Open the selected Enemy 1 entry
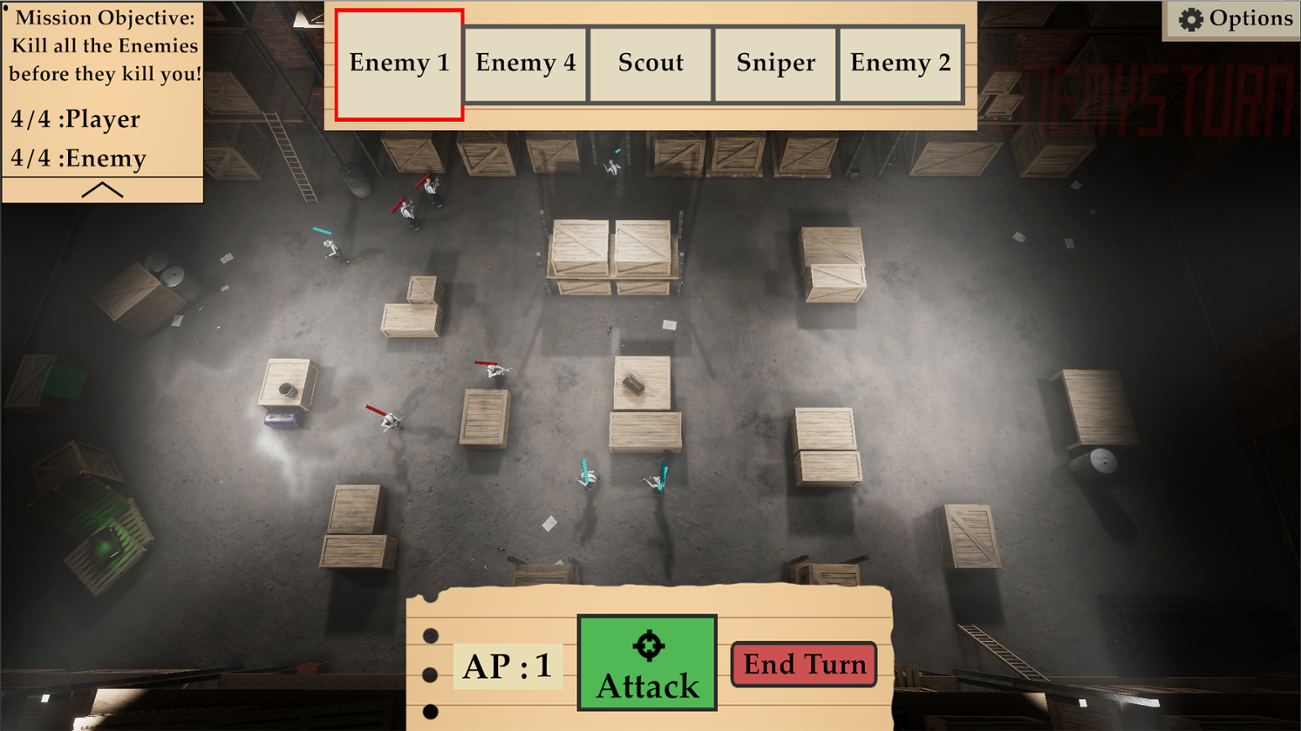This screenshot has height=731, width=1301. pyautogui.click(x=398, y=62)
